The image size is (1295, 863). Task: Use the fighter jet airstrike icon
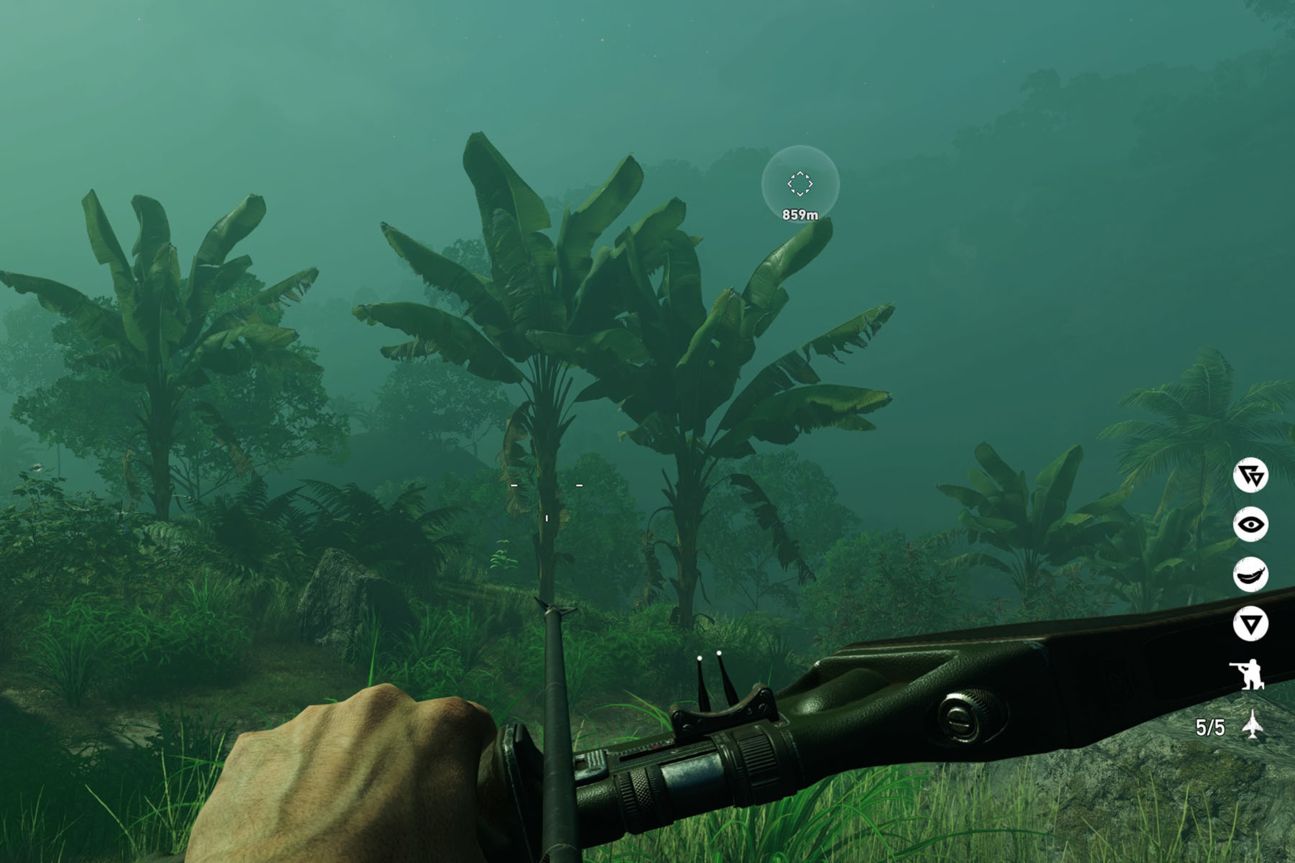tap(1251, 725)
